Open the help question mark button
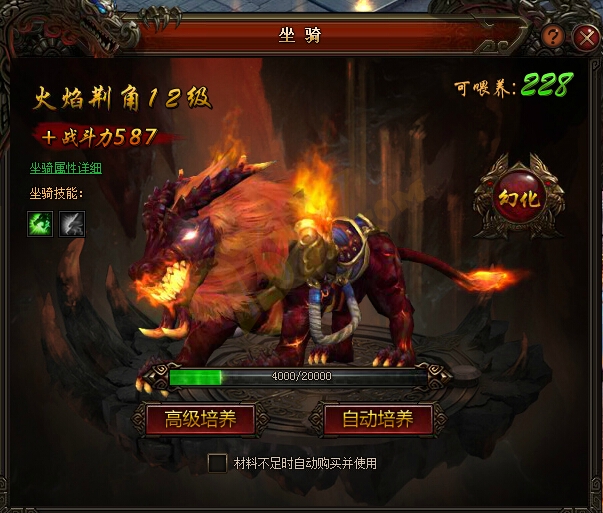This screenshot has width=603, height=513. pyautogui.click(x=554, y=37)
